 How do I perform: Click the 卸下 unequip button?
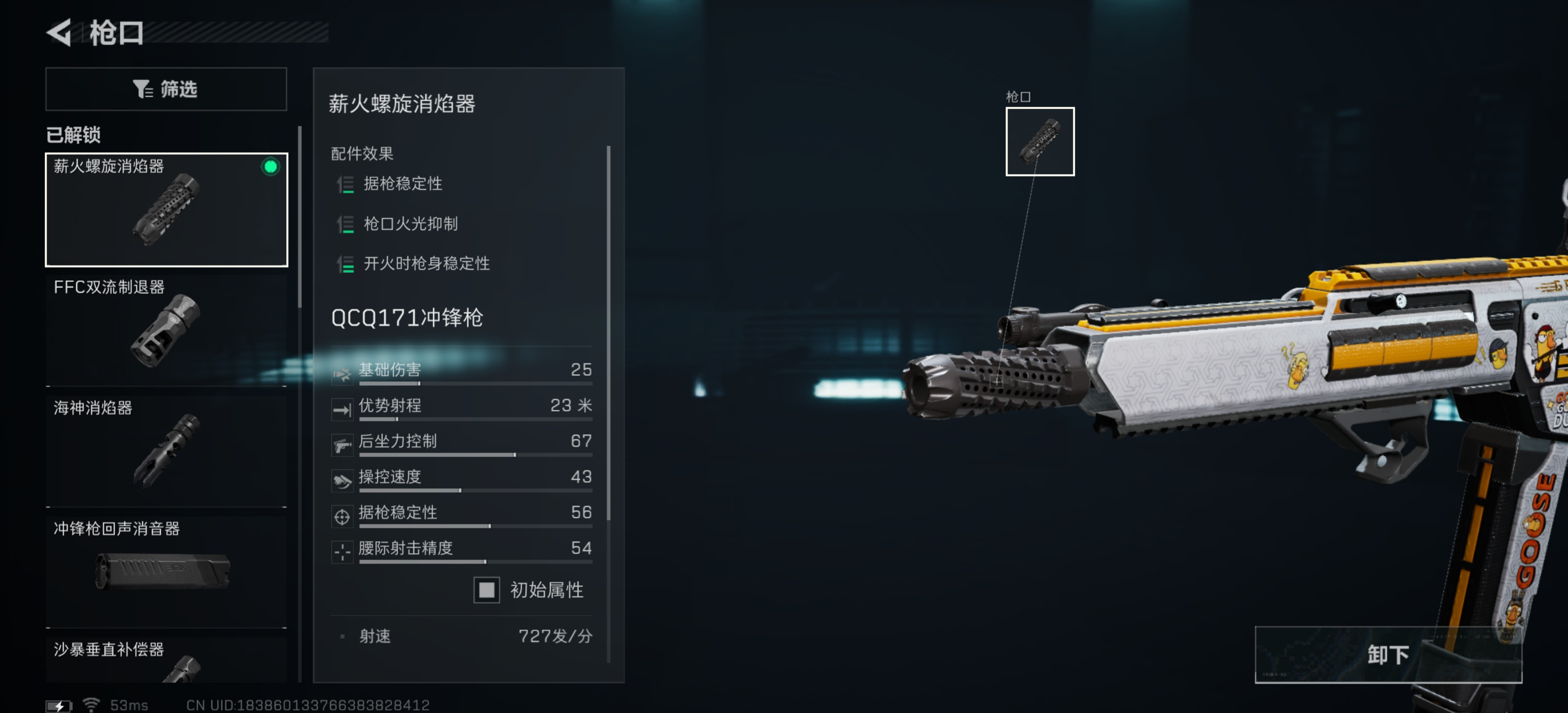(x=1387, y=655)
